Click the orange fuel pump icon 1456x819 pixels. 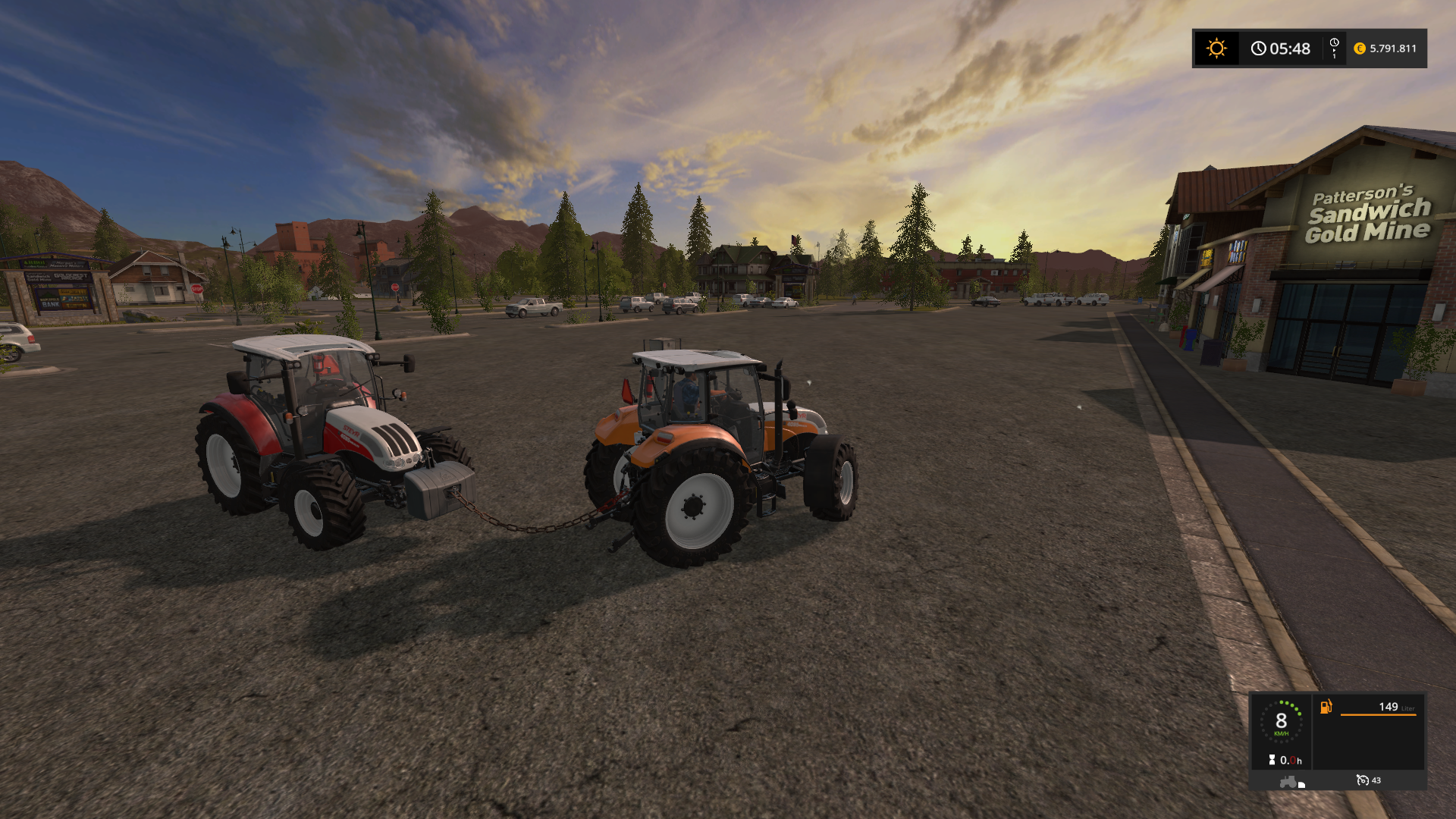(x=1326, y=707)
